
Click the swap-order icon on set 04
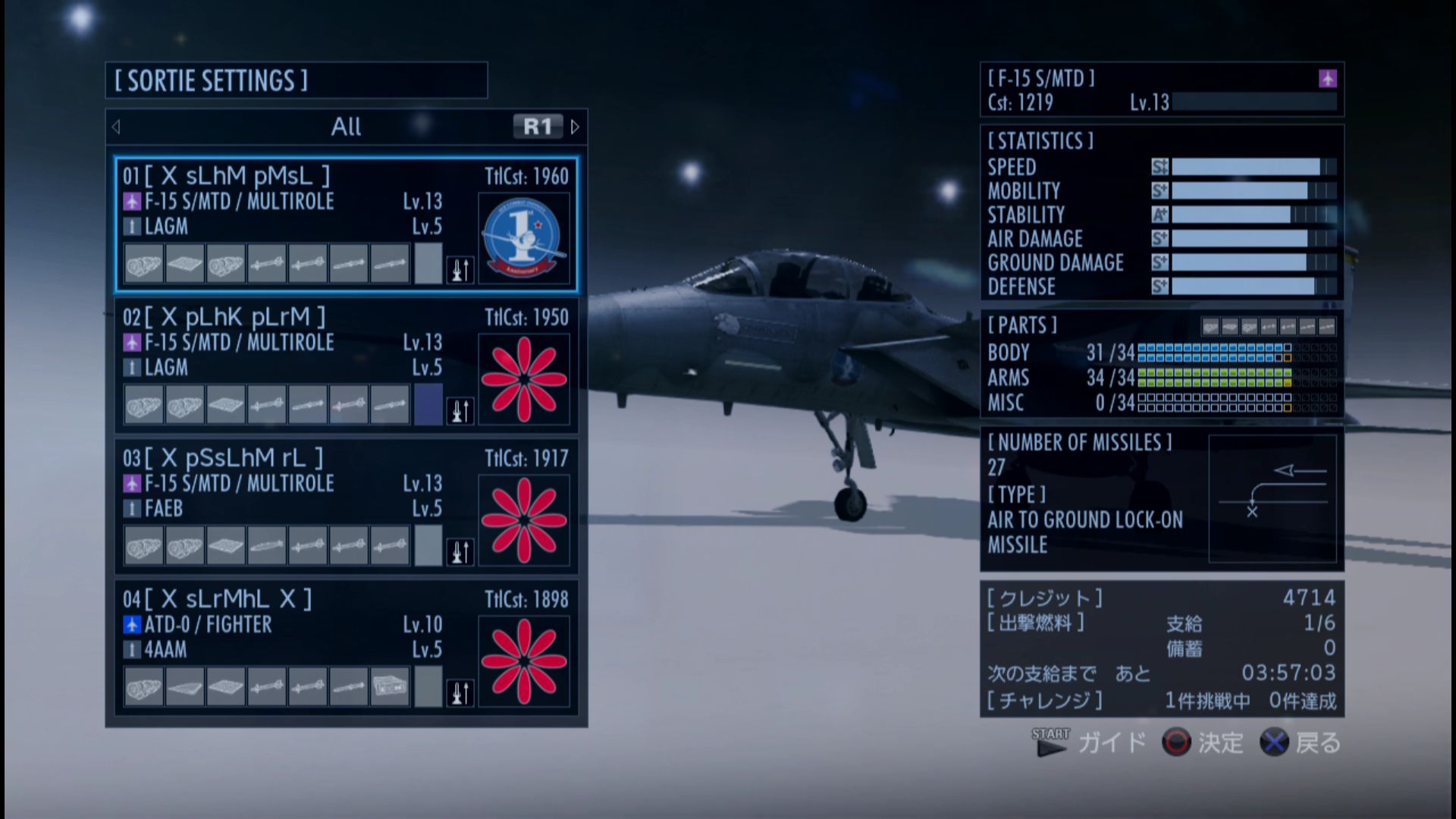click(460, 692)
